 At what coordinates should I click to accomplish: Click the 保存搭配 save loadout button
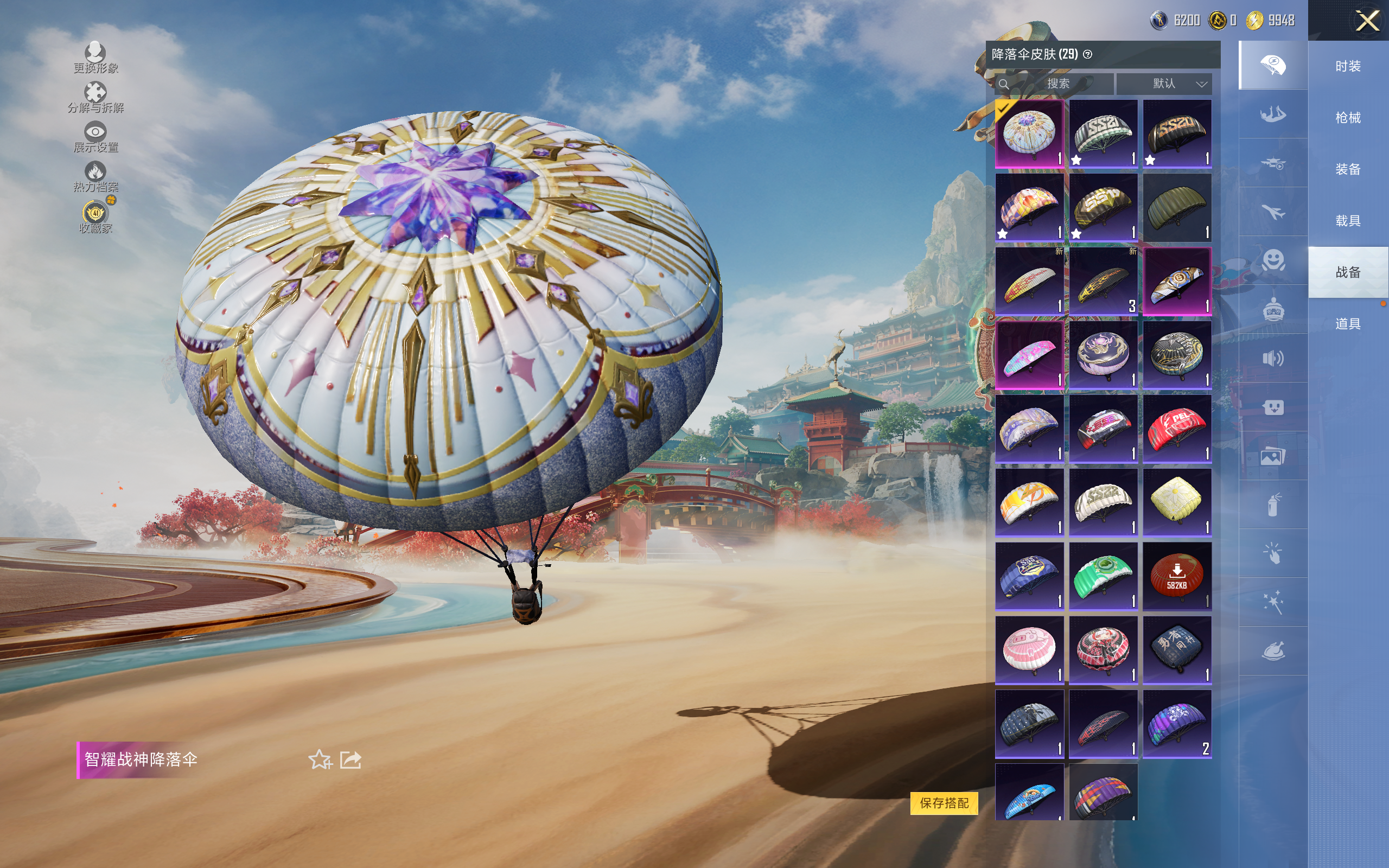[944, 802]
